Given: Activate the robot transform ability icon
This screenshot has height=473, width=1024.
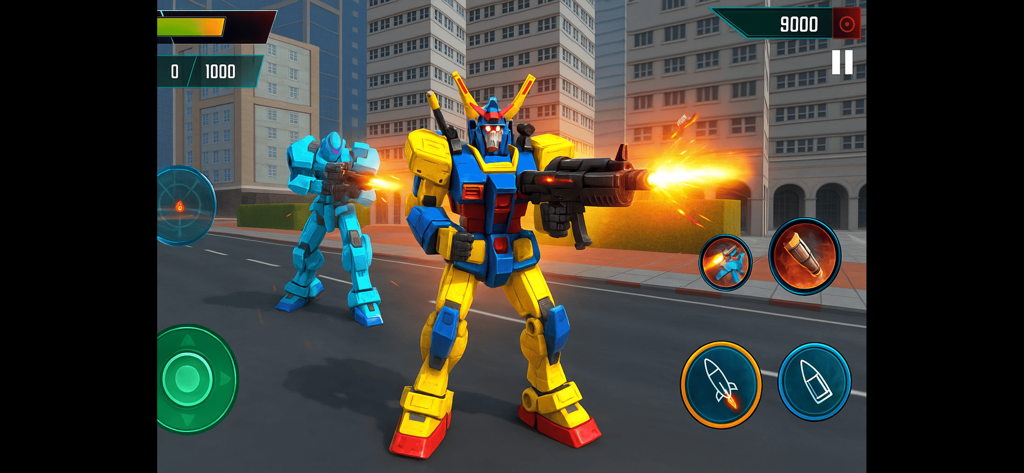Looking at the screenshot, I should (x=725, y=263).
